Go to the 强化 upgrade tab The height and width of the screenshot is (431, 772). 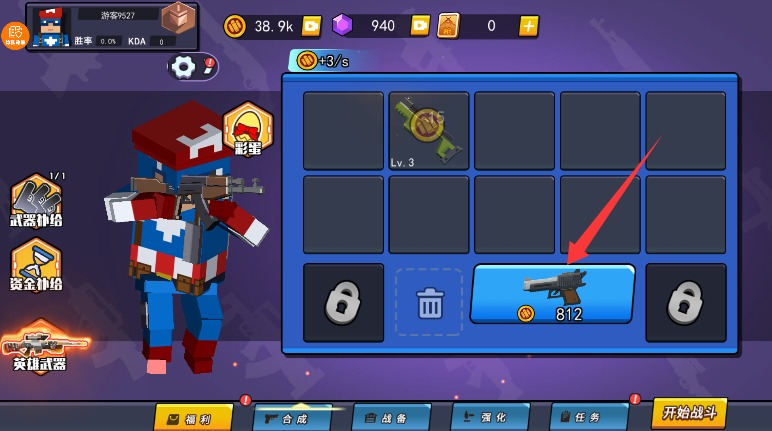(489, 417)
